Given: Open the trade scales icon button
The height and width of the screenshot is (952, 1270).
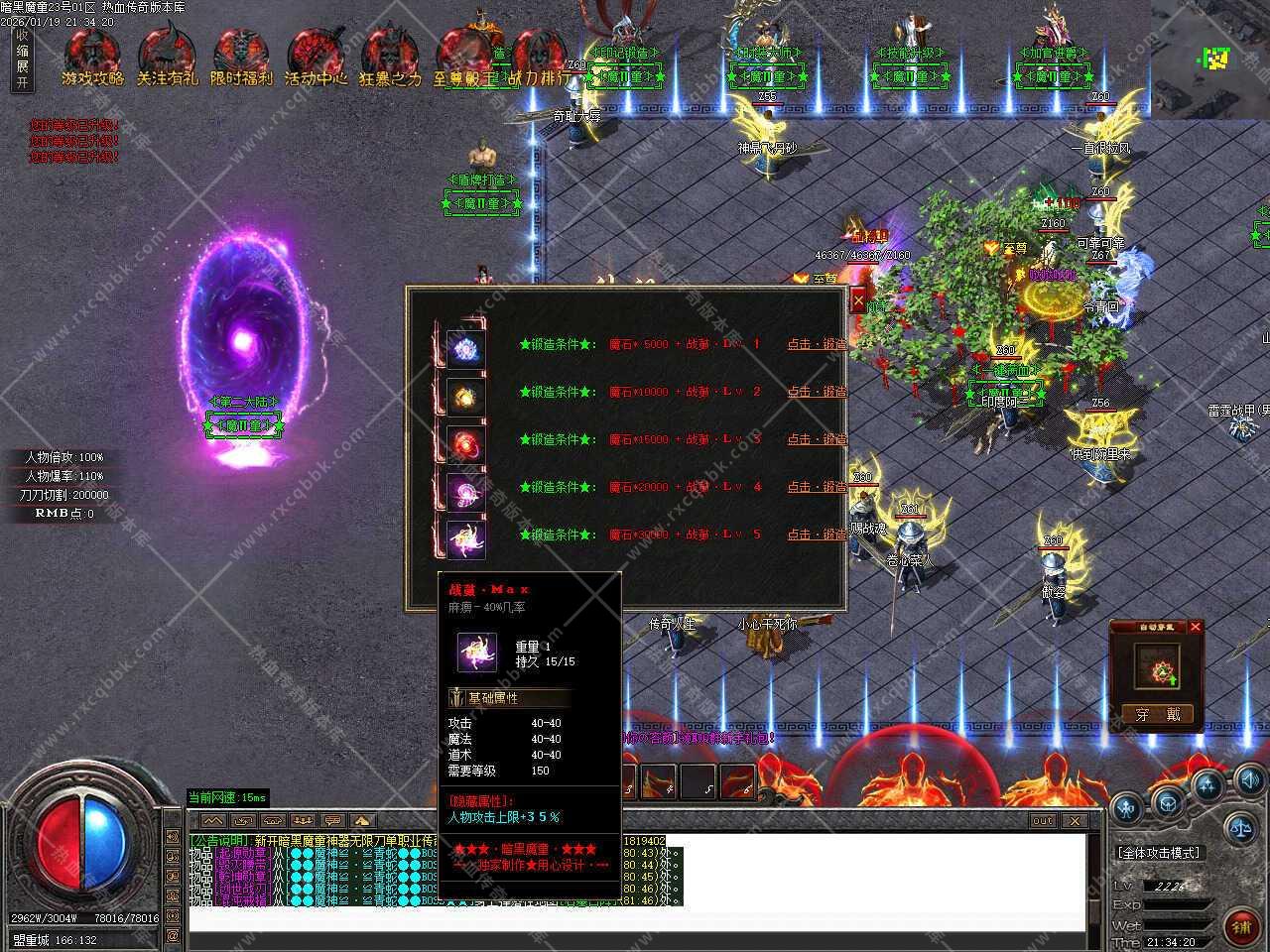Looking at the screenshot, I should (1238, 826).
